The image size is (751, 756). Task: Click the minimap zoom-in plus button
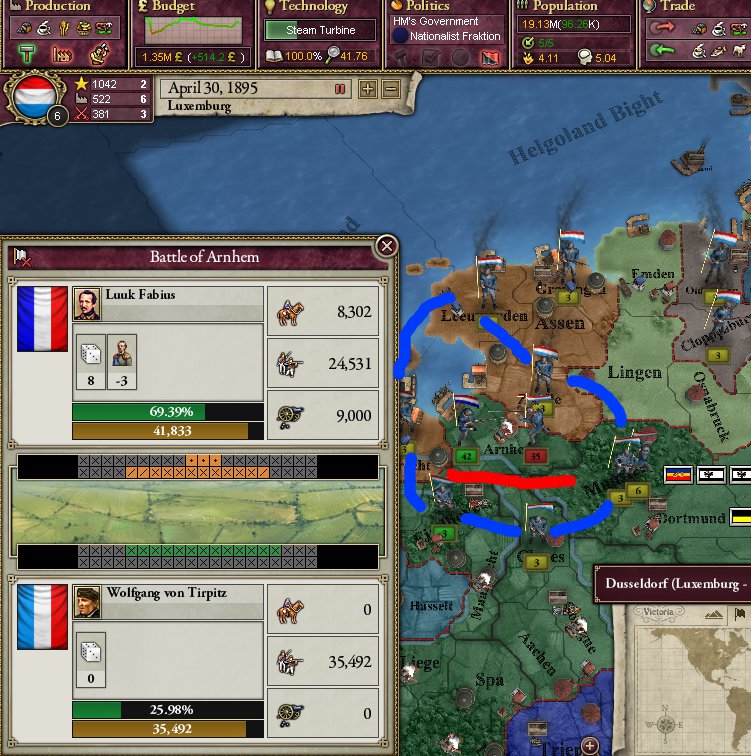click(590, 745)
